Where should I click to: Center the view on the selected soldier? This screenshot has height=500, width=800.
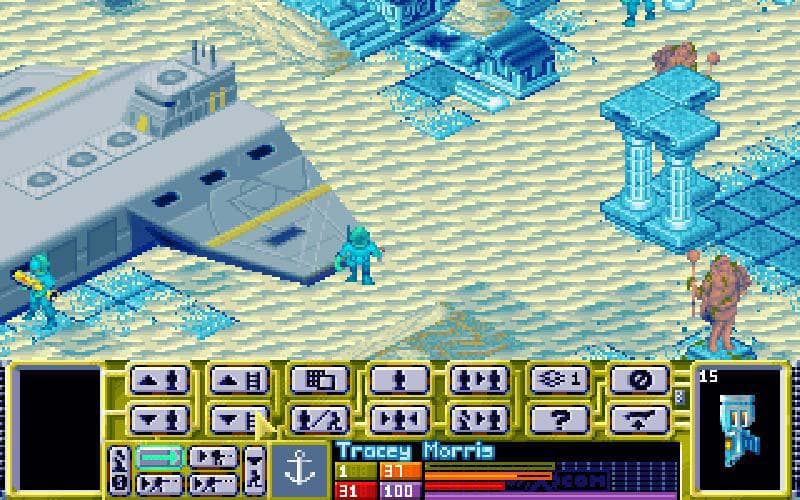[x=399, y=417]
